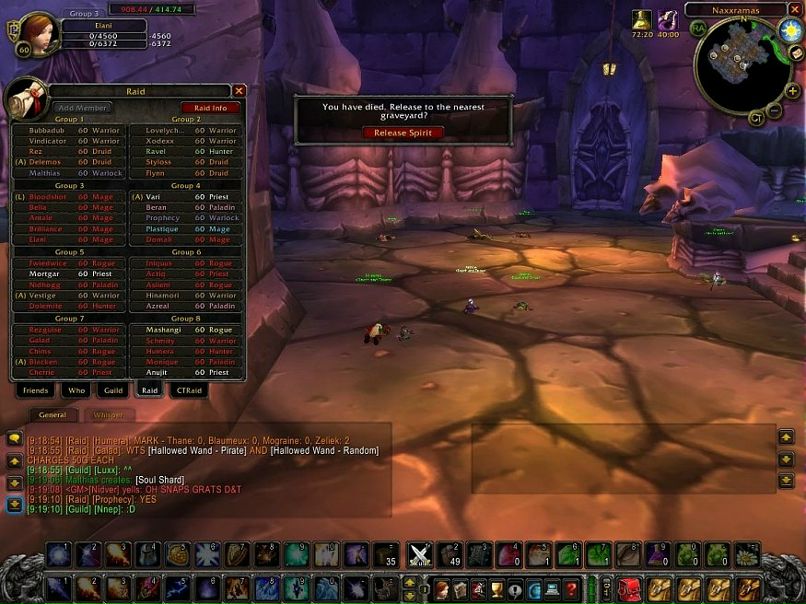Close the Naxxramas minimap with the X
The width and height of the screenshot is (806, 604).
coord(796,10)
